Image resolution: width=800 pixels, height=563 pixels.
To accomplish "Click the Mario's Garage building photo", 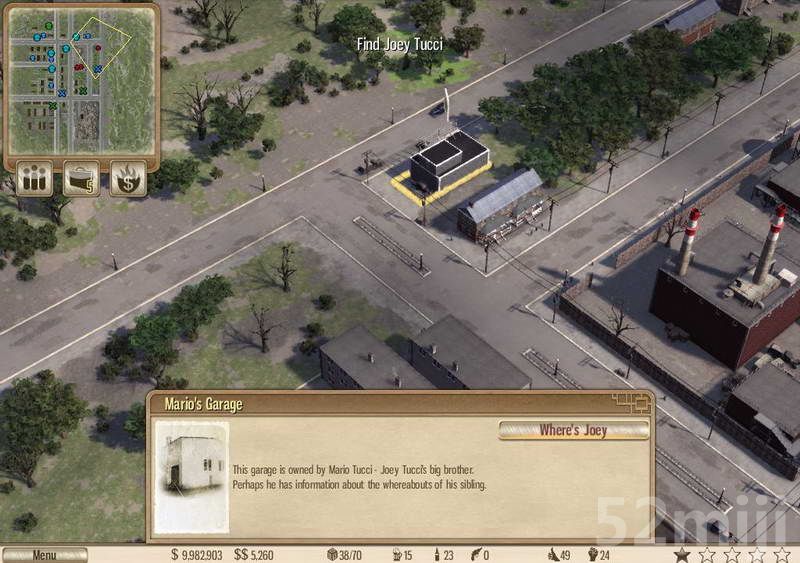I will pos(191,475).
